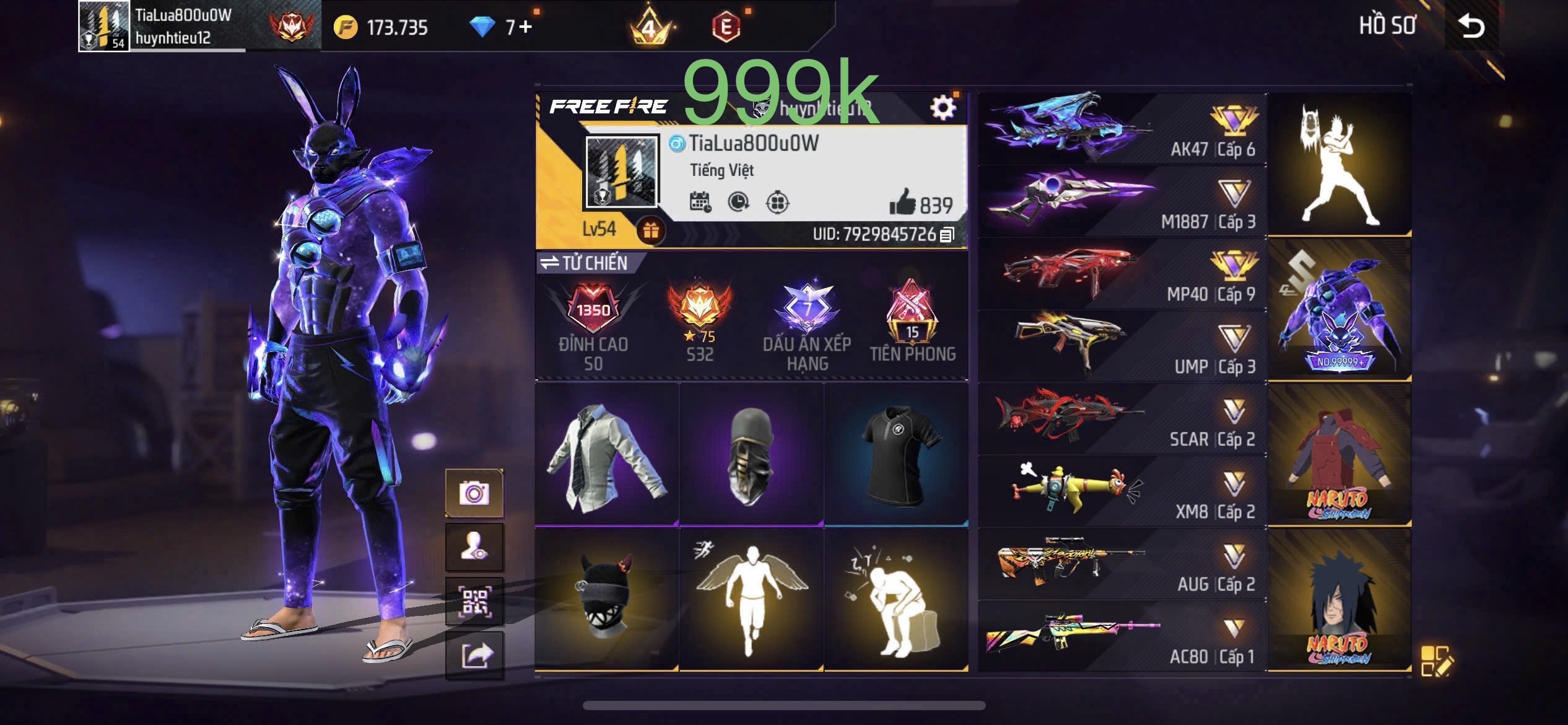Select the white shirt with tie outfit

[607, 454]
